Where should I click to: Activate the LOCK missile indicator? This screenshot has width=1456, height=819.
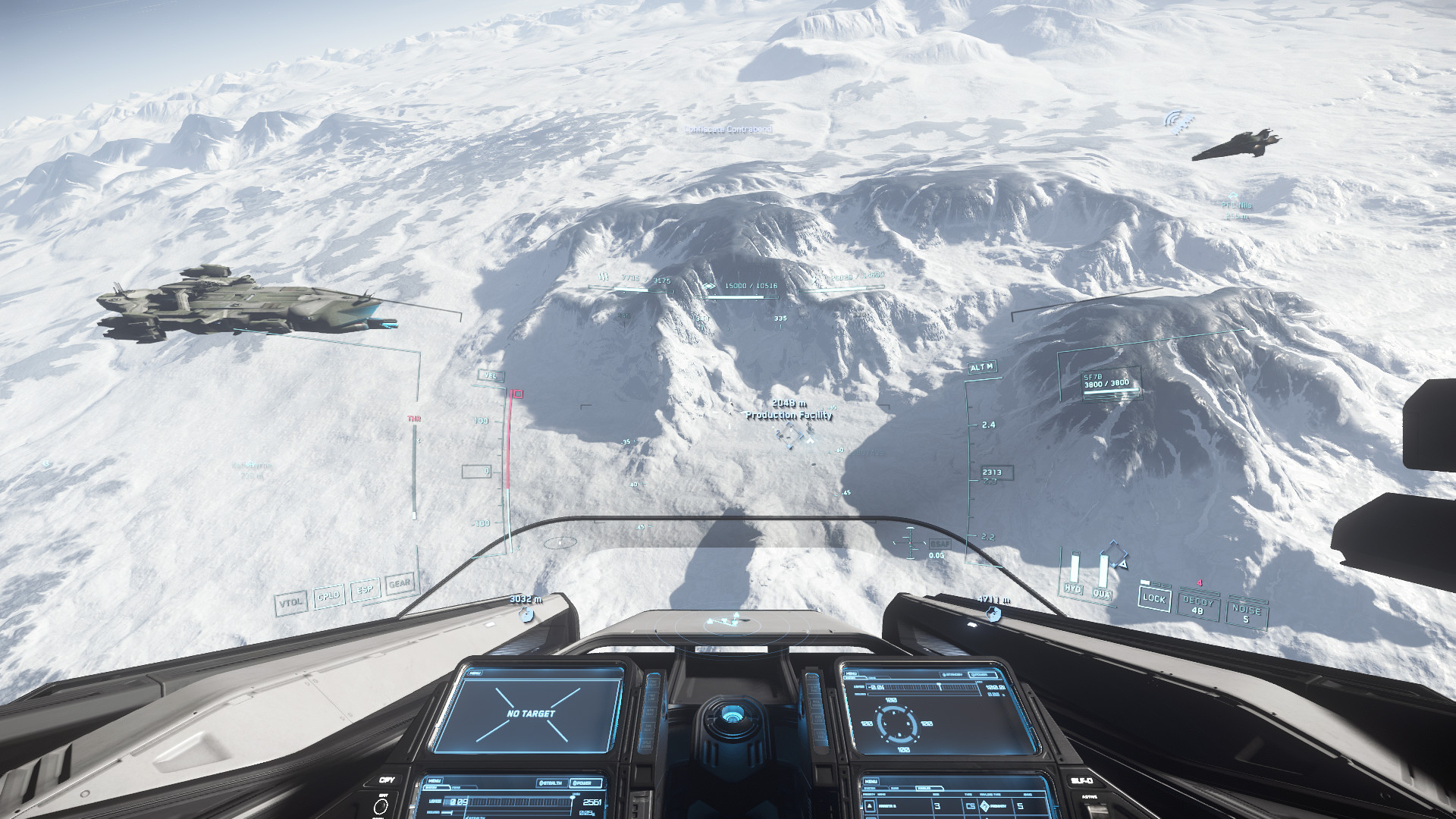[x=1153, y=598]
